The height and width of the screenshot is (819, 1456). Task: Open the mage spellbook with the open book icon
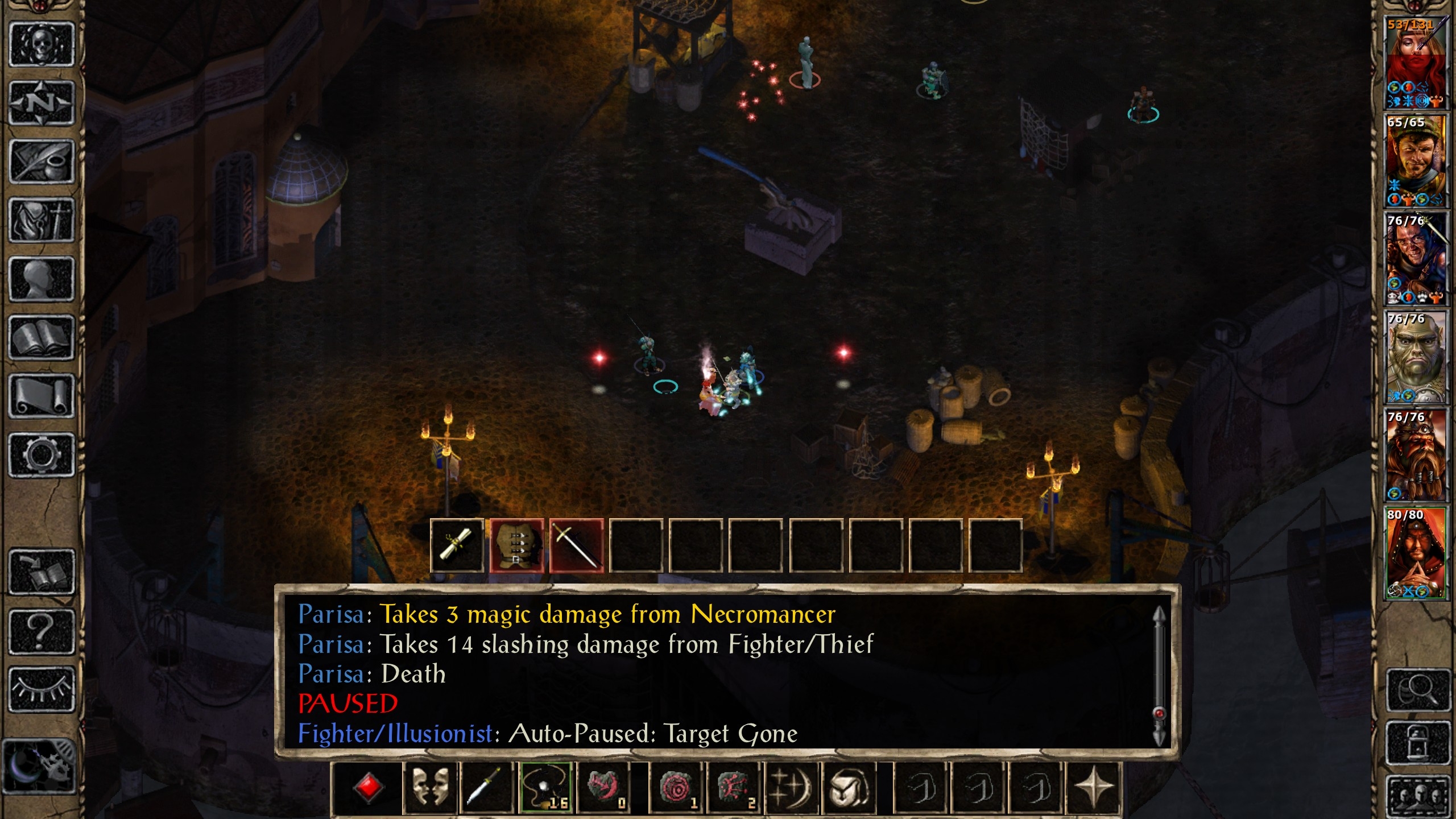[x=41, y=338]
